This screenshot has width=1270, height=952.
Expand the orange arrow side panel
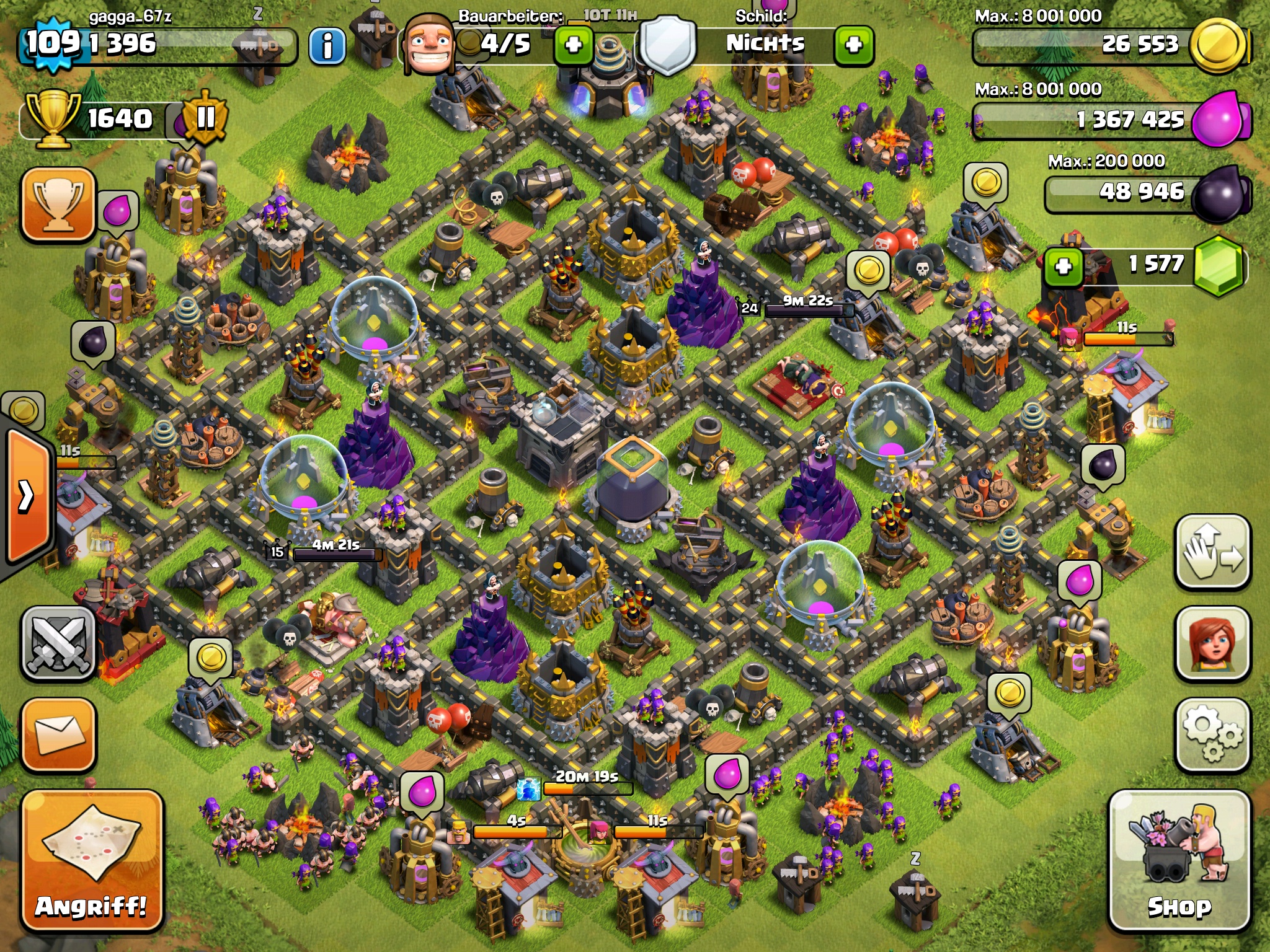[x=27, y=496]
